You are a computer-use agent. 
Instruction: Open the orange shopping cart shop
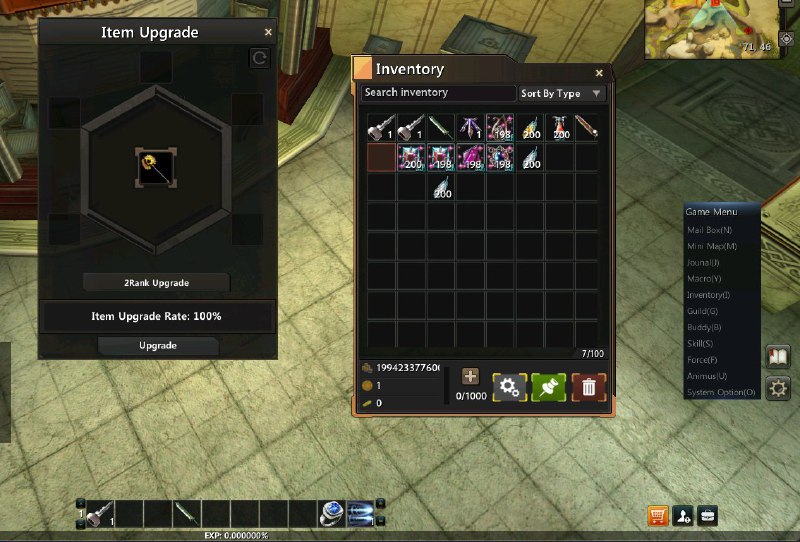[x=657, y=516]
